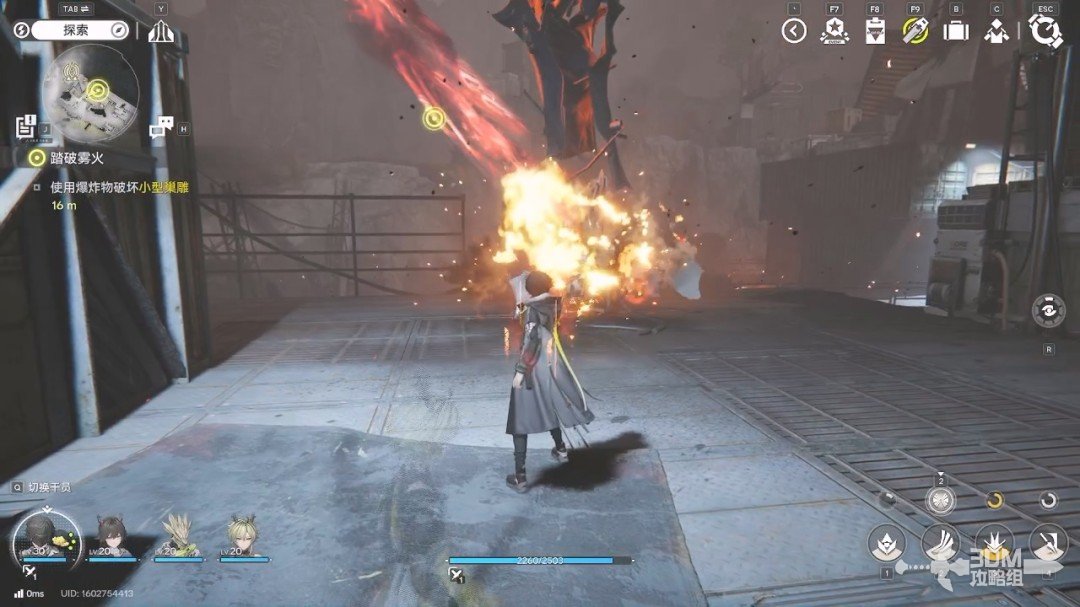Image resolution: width=1080 pixels, height=607 pixels.
Task: Open the main system menu ring icon
Action: pyautogui.click(x=1045, y=31)
